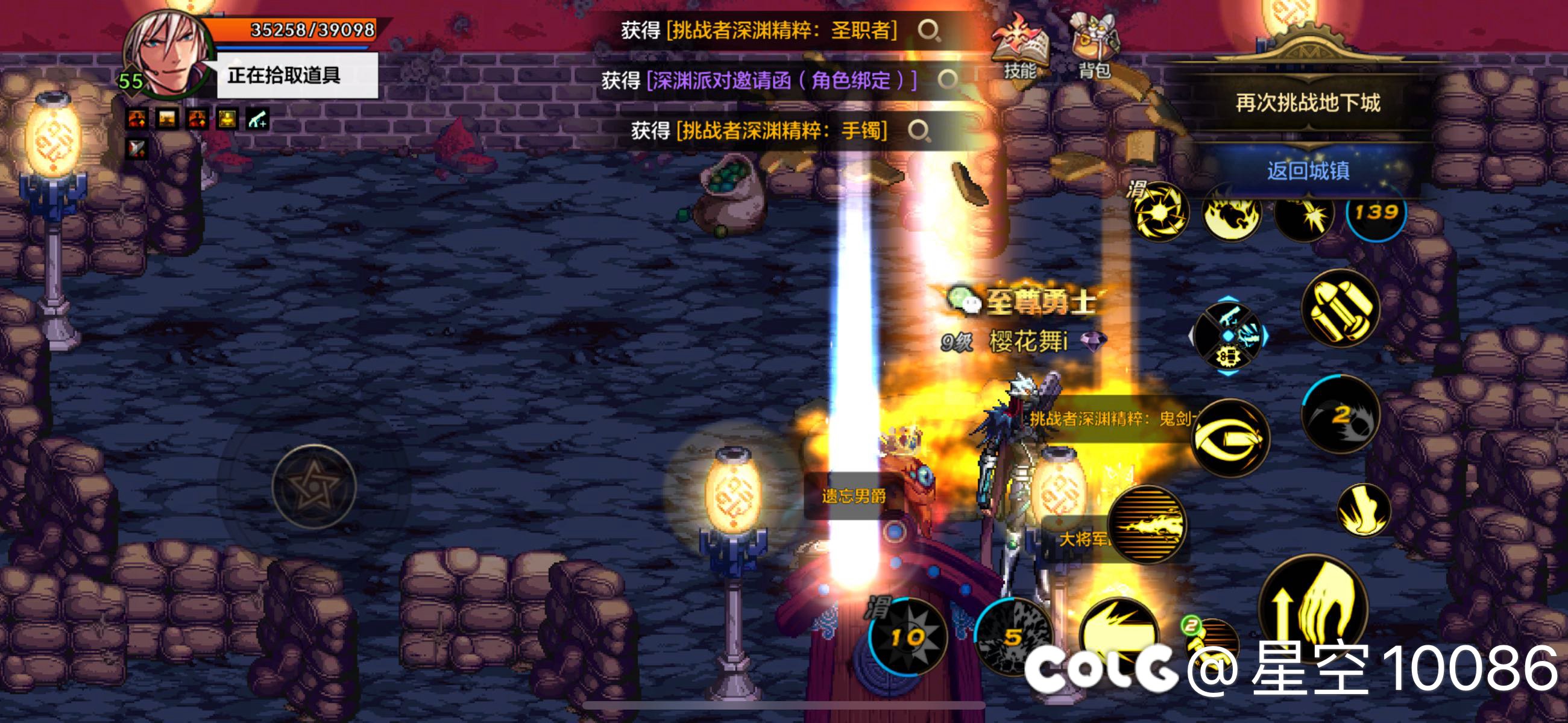This screenshot has width=1568, height=723.
Task: Tap the skill showing cooldown 10
Action: click(x=907, y=637)
